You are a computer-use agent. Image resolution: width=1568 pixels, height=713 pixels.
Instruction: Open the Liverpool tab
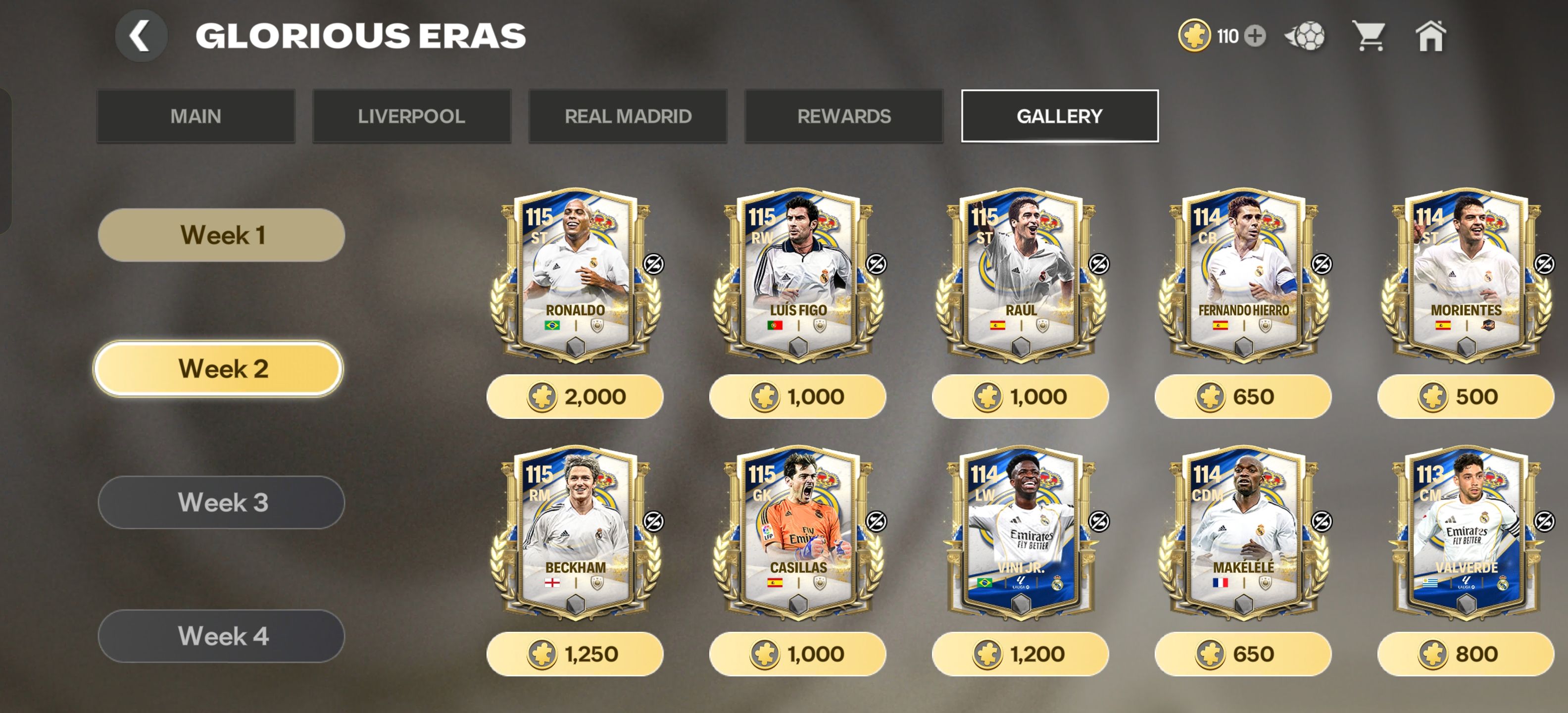point(411,116)
